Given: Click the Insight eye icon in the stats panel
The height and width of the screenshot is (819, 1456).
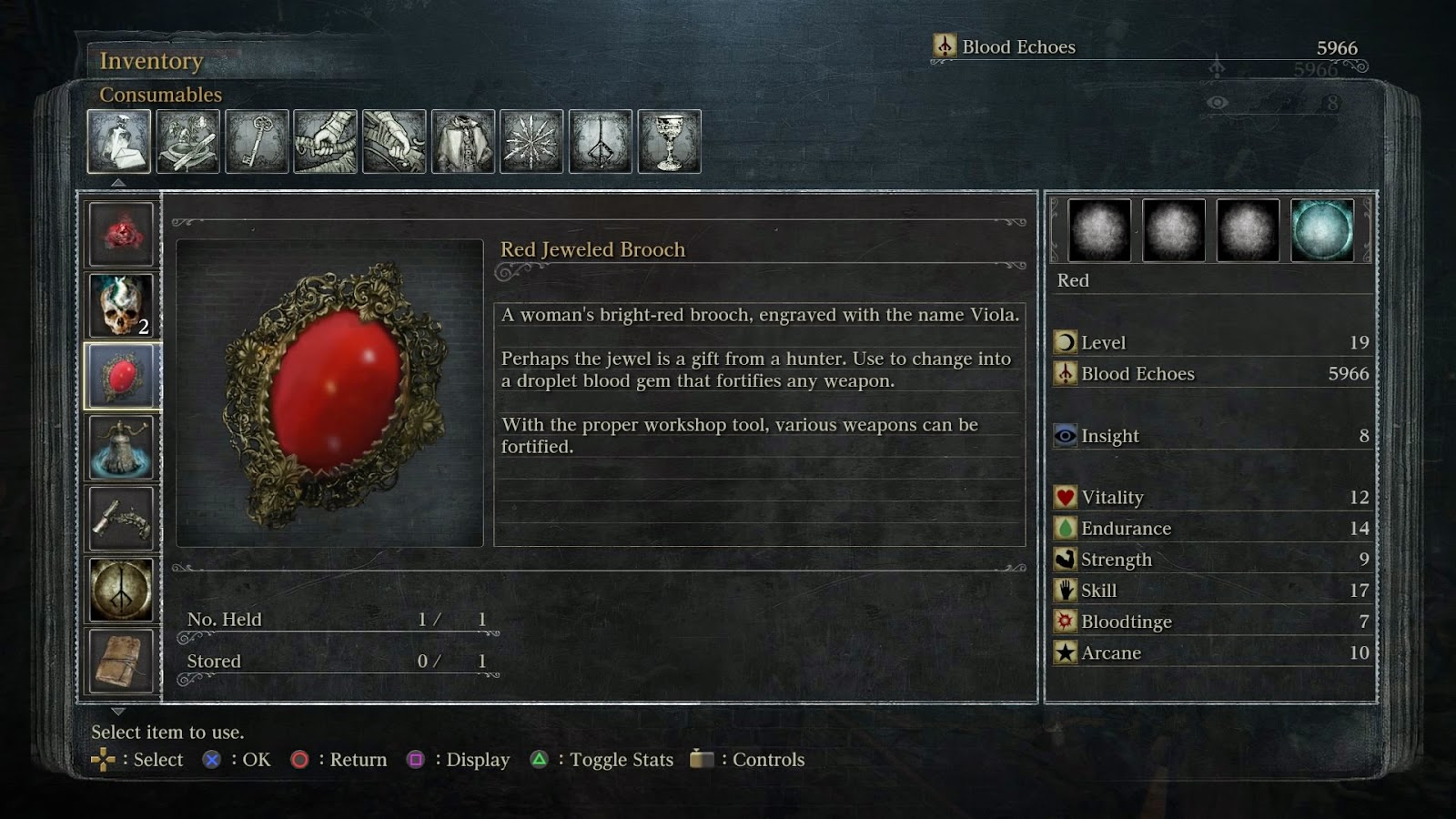Looking at the screenshot, I should [1067, 436].
